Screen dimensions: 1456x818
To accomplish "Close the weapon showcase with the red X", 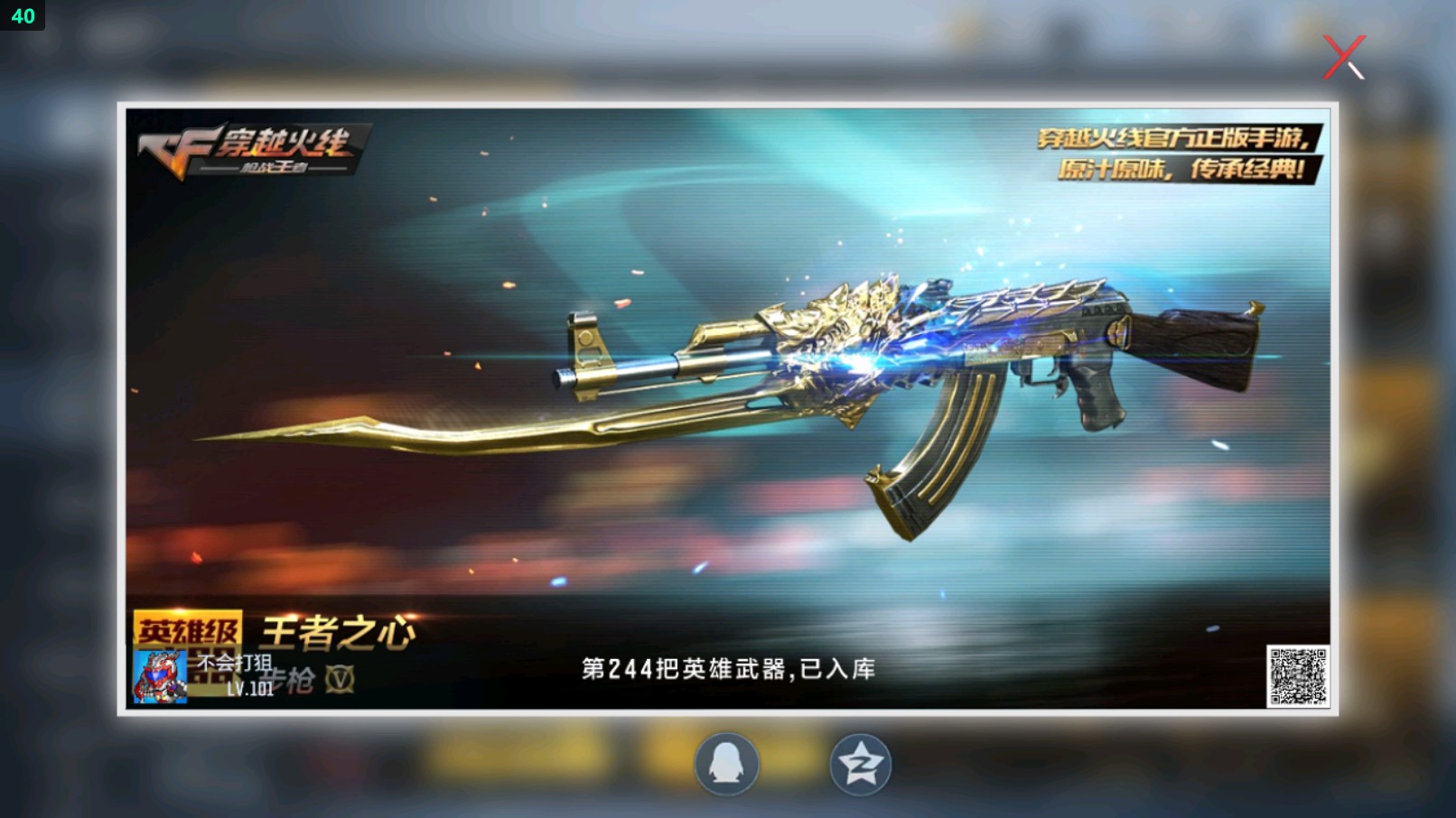I will [1345, 56].
